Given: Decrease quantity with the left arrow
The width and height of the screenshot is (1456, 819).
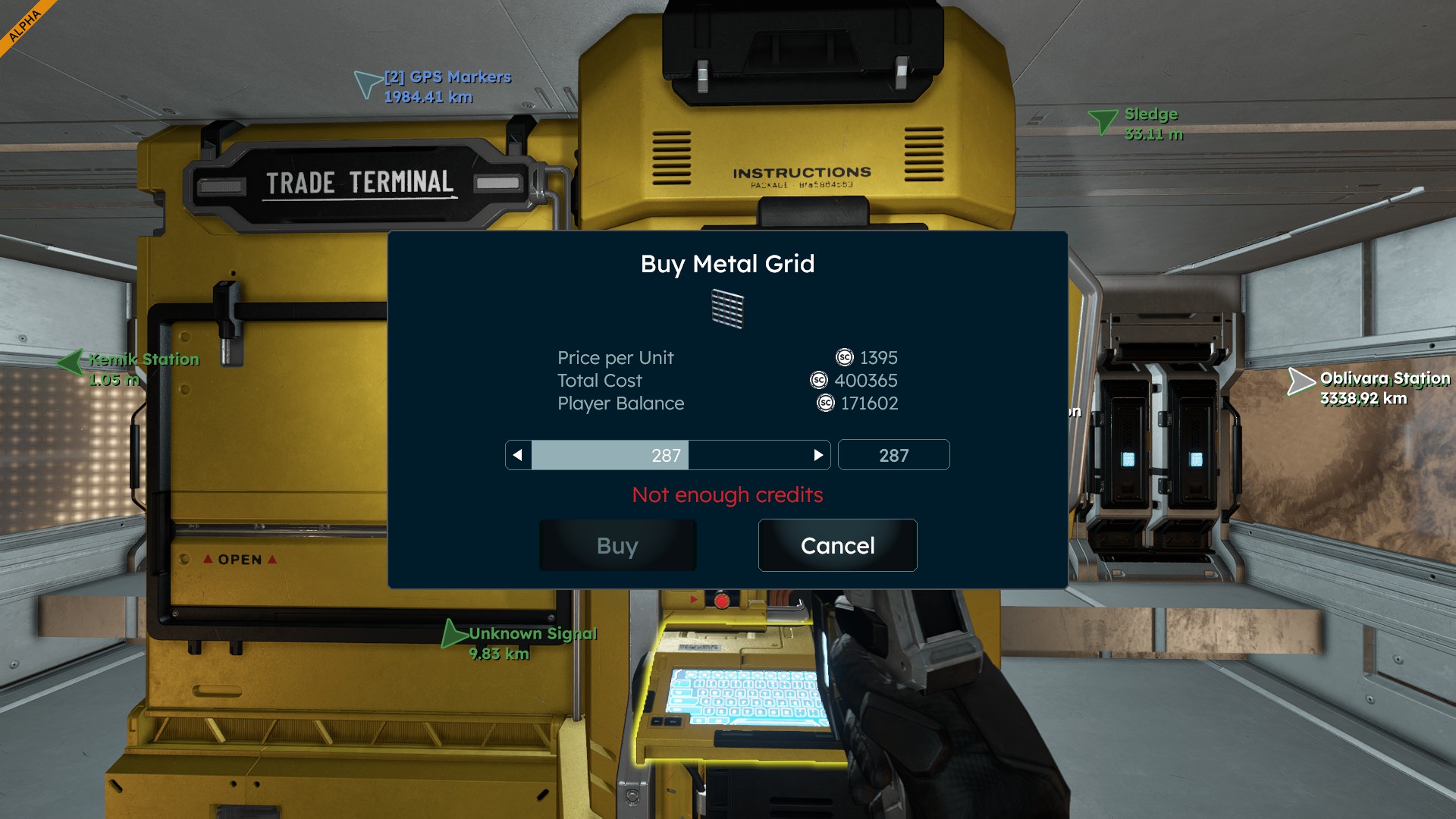Looking at the screenshot, I should click(518, 455).
